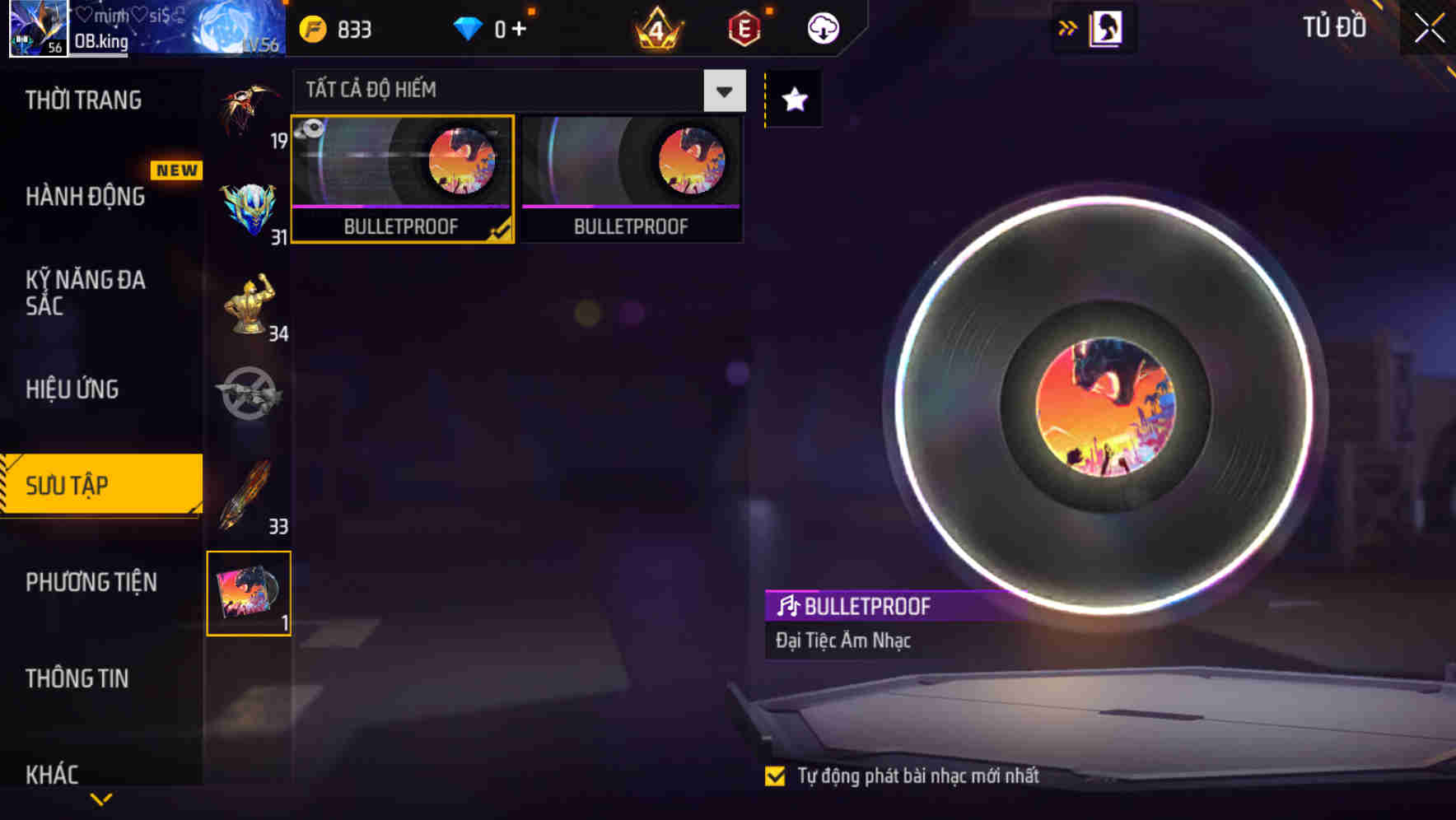Viewport: 1456px width, 820px height.
Task: Toggle the eye preview on selected Bulletproof disc
Action: point(312,129)
